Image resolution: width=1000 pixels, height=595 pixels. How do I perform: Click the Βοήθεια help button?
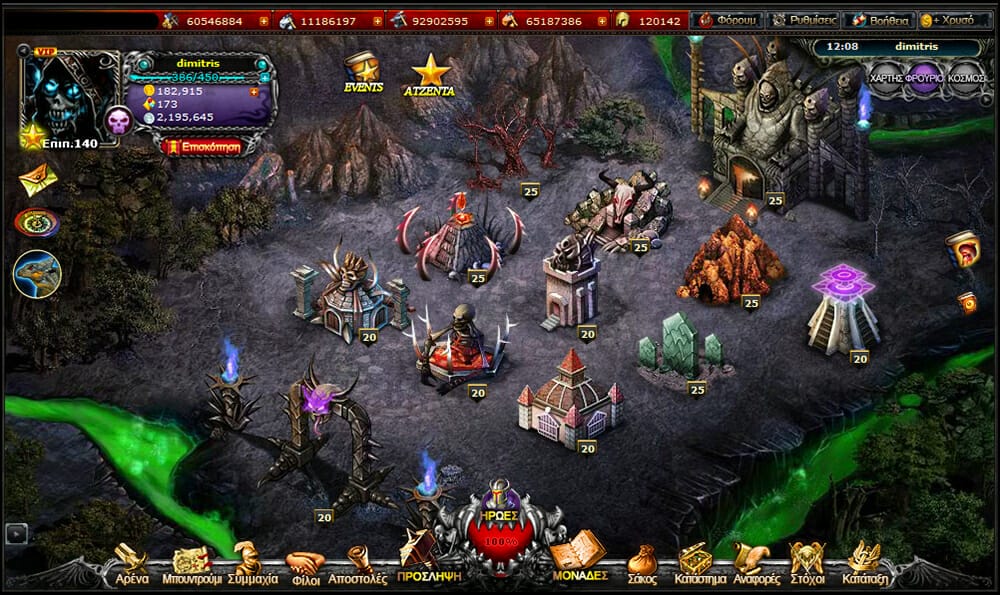(880, 20)
